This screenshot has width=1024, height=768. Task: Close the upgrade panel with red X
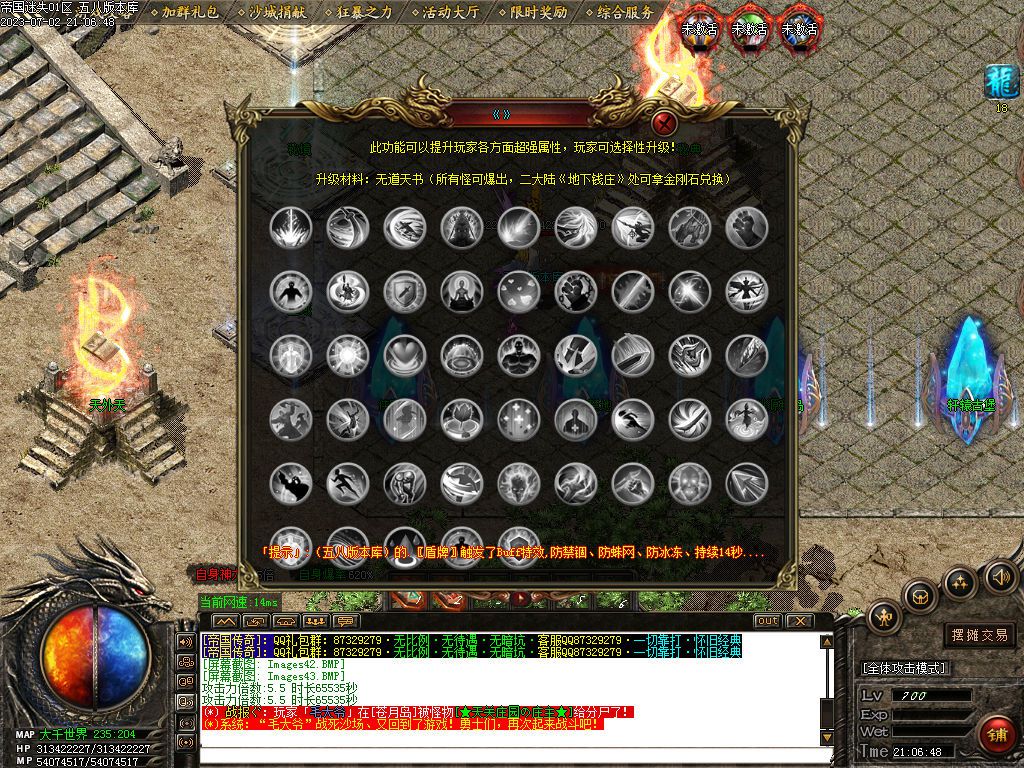tap(663, 123)
